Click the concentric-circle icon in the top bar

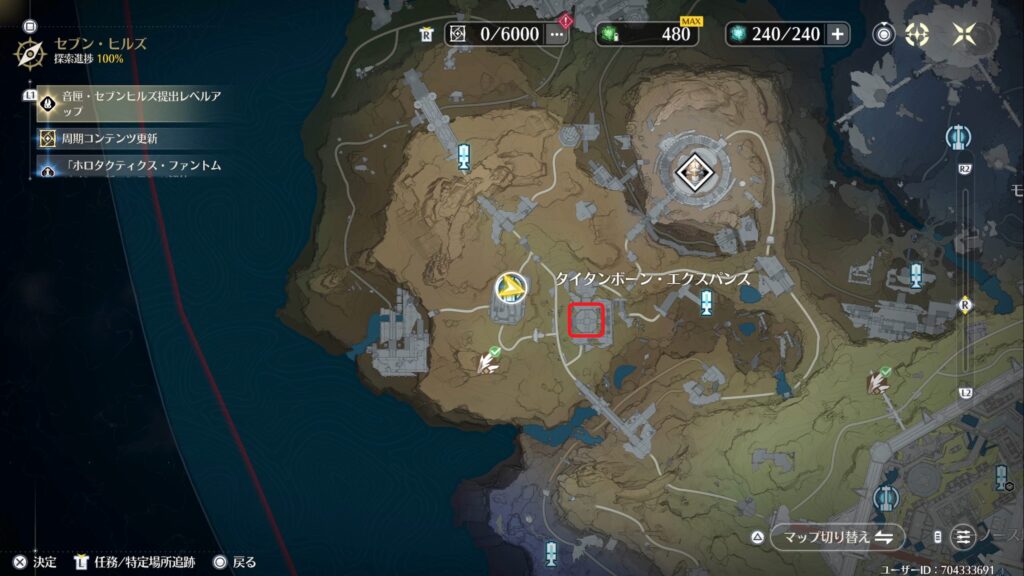[x=883, y=34]
